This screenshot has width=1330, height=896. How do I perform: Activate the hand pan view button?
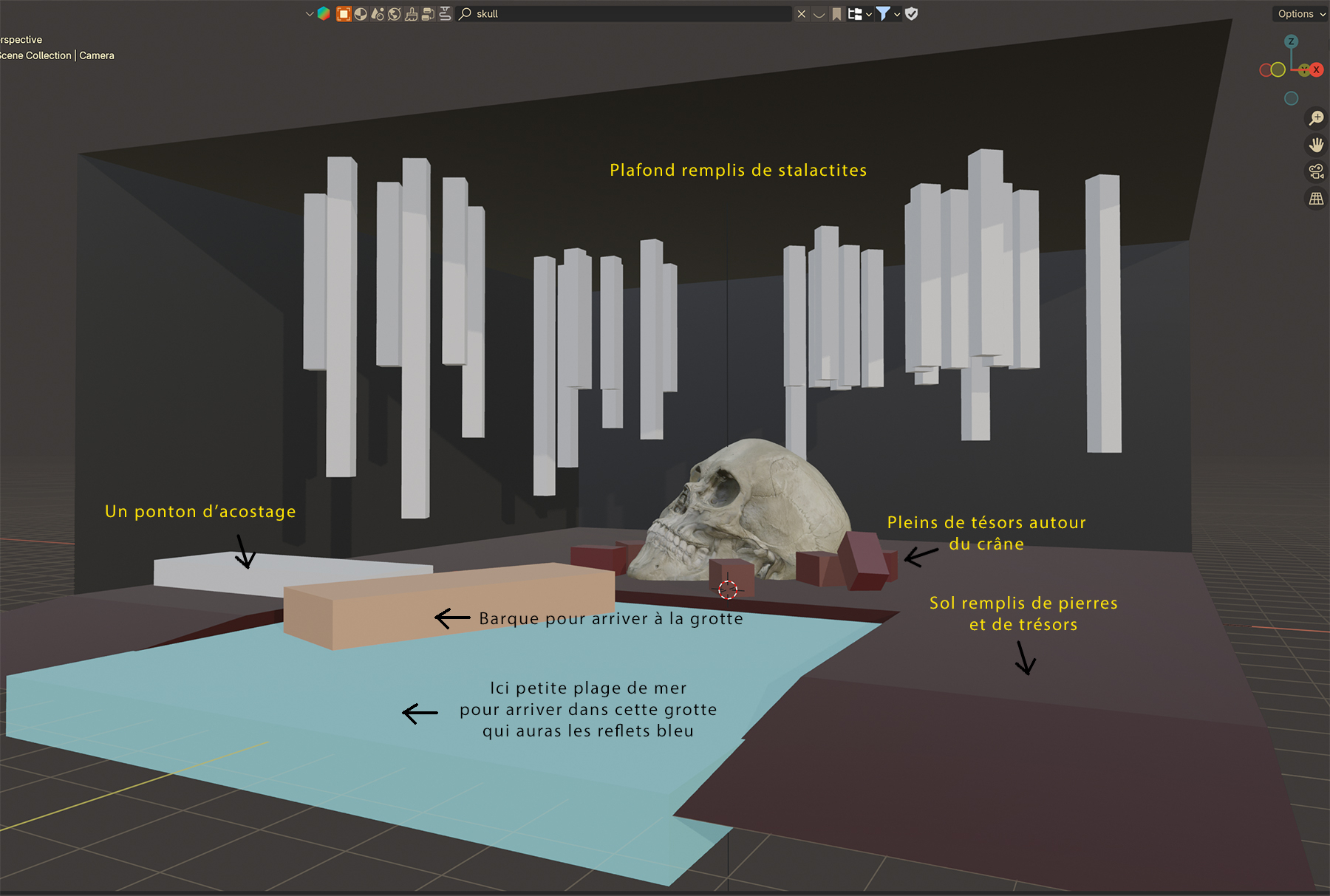1316,145
